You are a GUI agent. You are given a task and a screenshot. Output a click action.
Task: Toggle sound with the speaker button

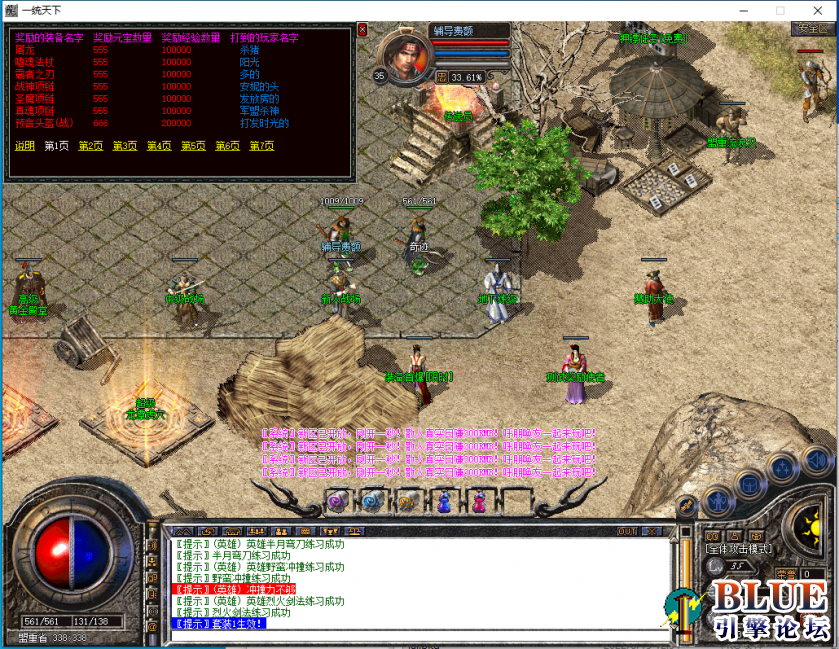pos(815,460)
